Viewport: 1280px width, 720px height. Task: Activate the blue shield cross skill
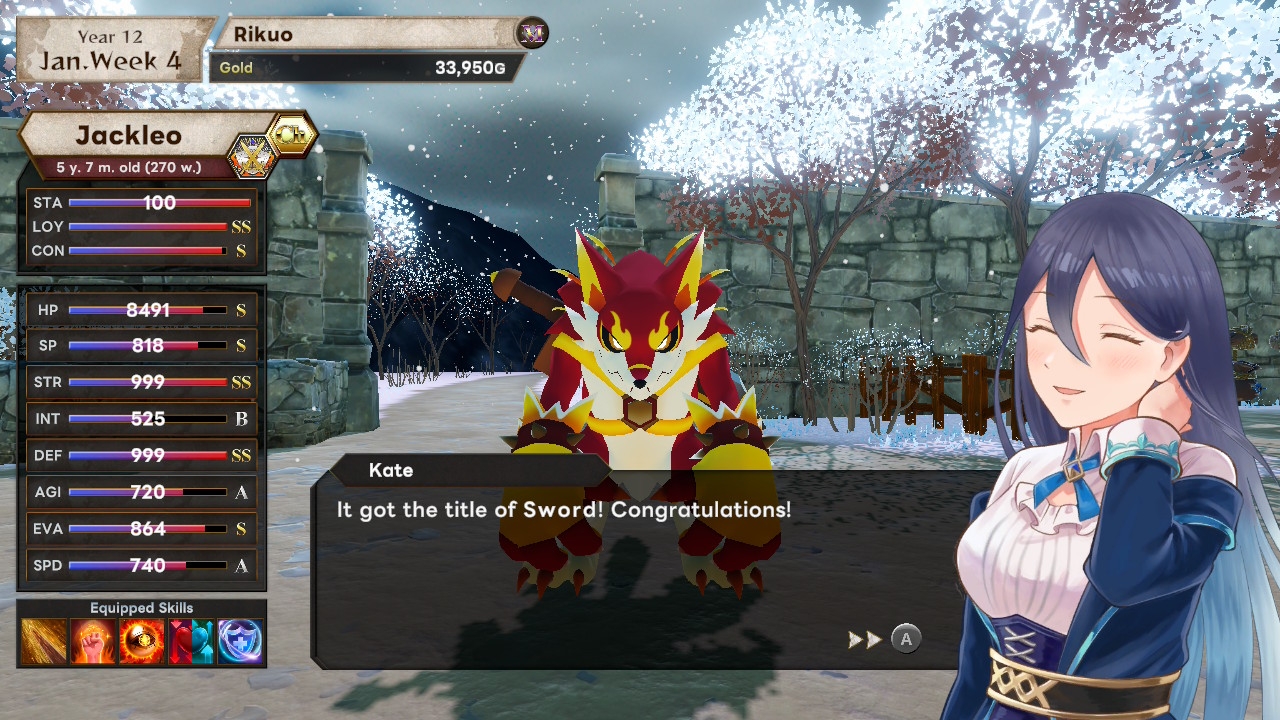tap(240, 641)
